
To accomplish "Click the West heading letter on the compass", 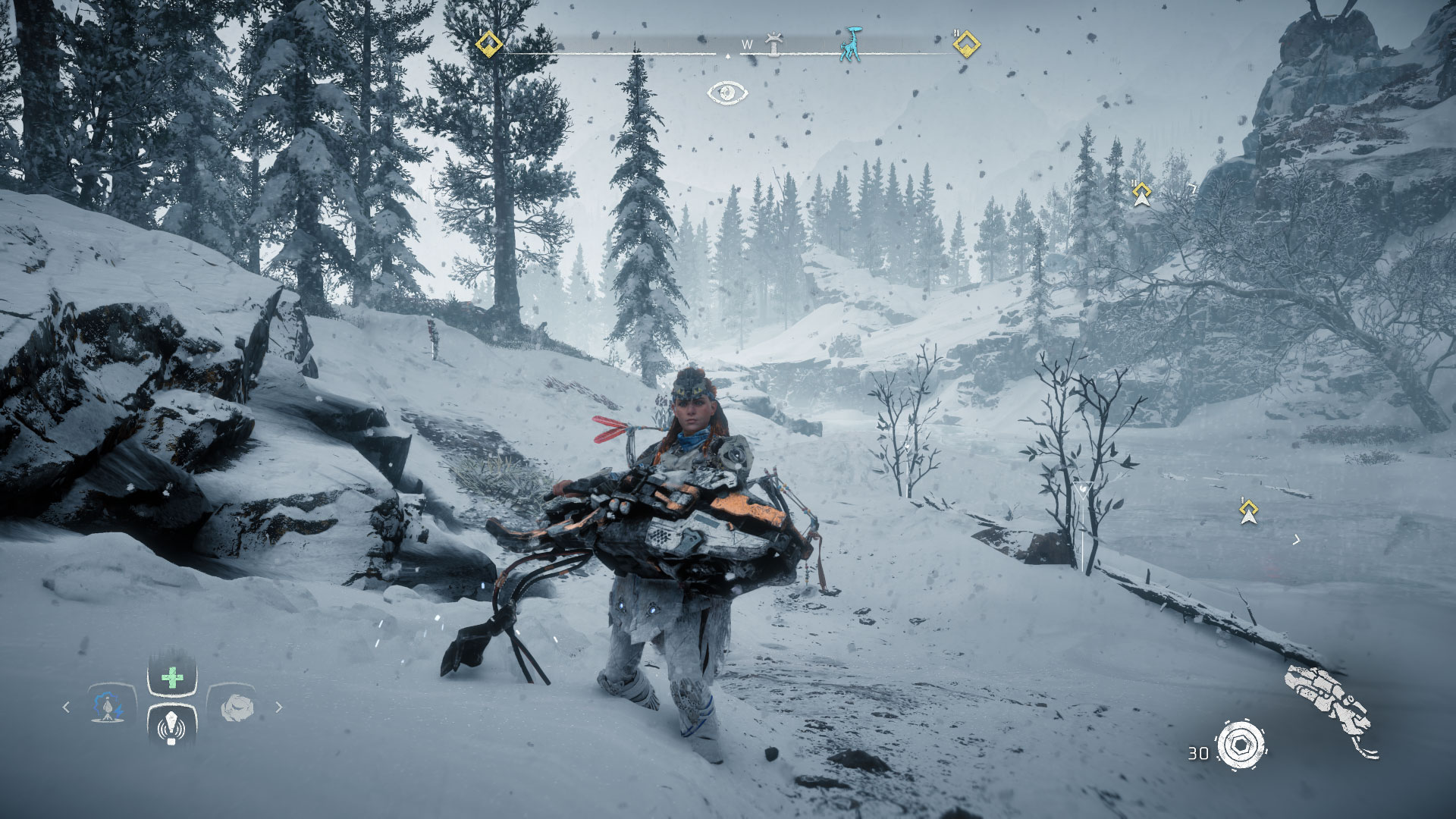I will (747, 45).
